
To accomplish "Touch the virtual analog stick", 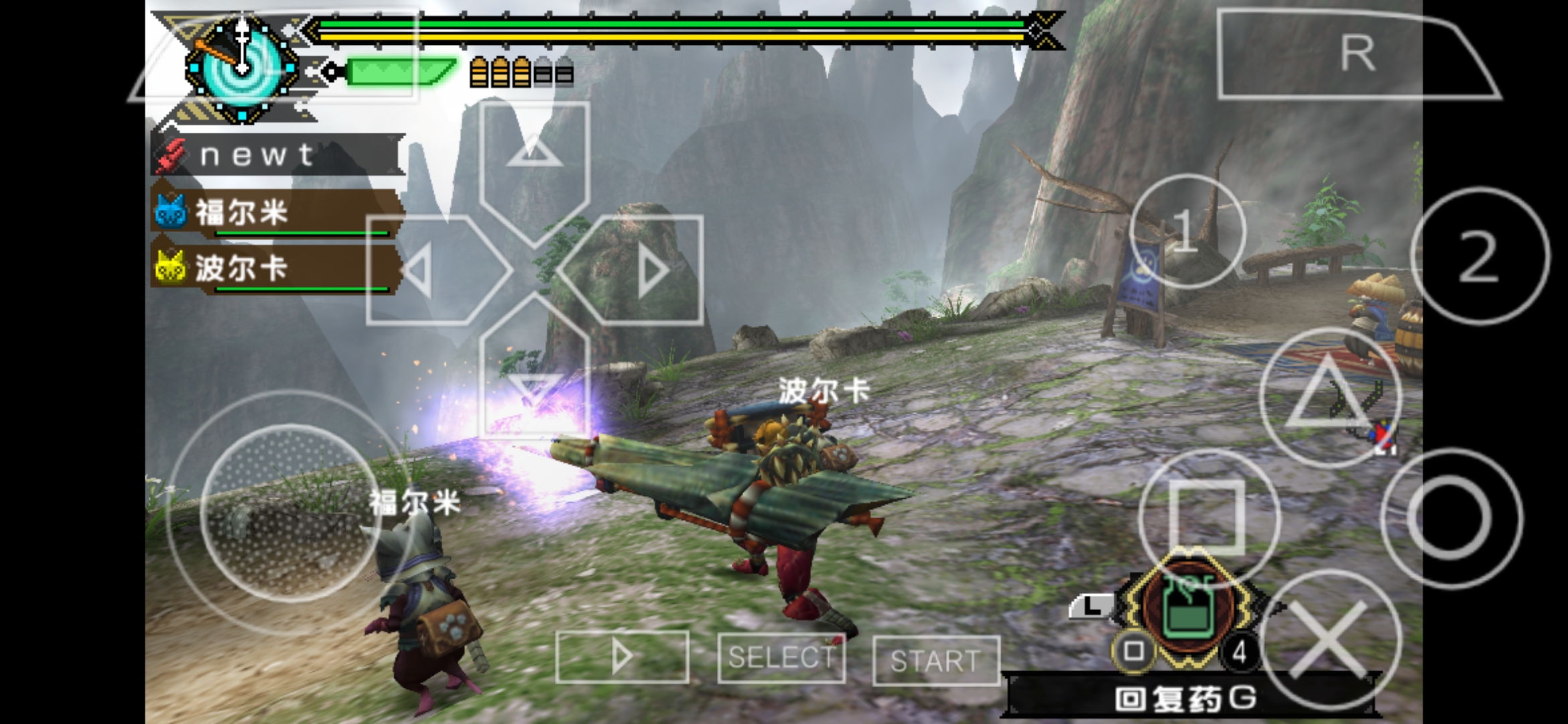I will [289, 513].
